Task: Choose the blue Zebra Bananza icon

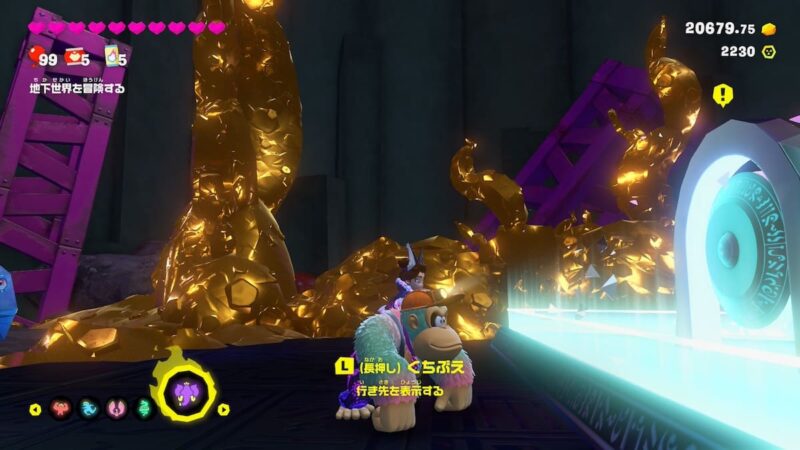Action: 88,408
